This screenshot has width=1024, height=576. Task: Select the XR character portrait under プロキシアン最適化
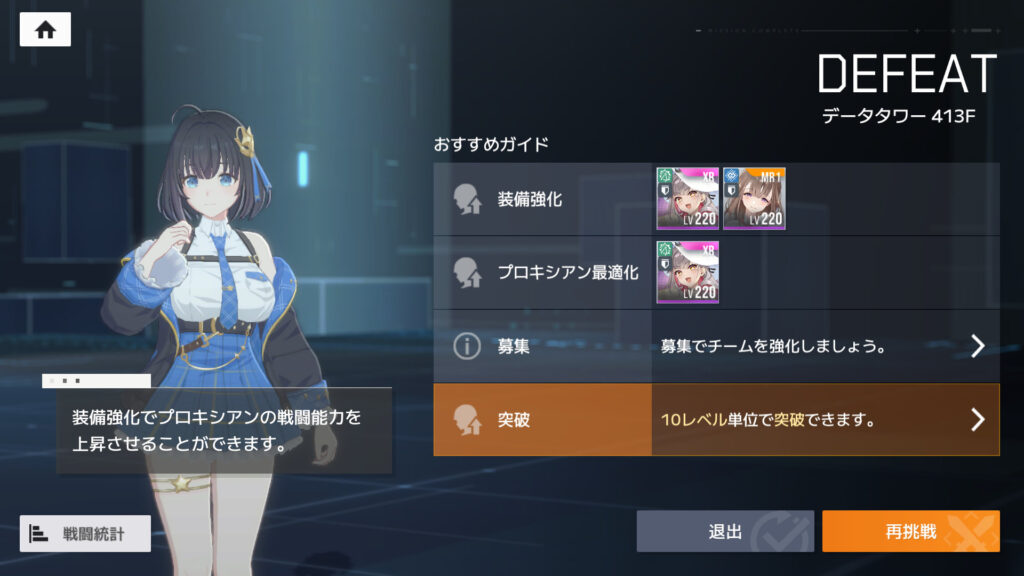tap(687, 272)
